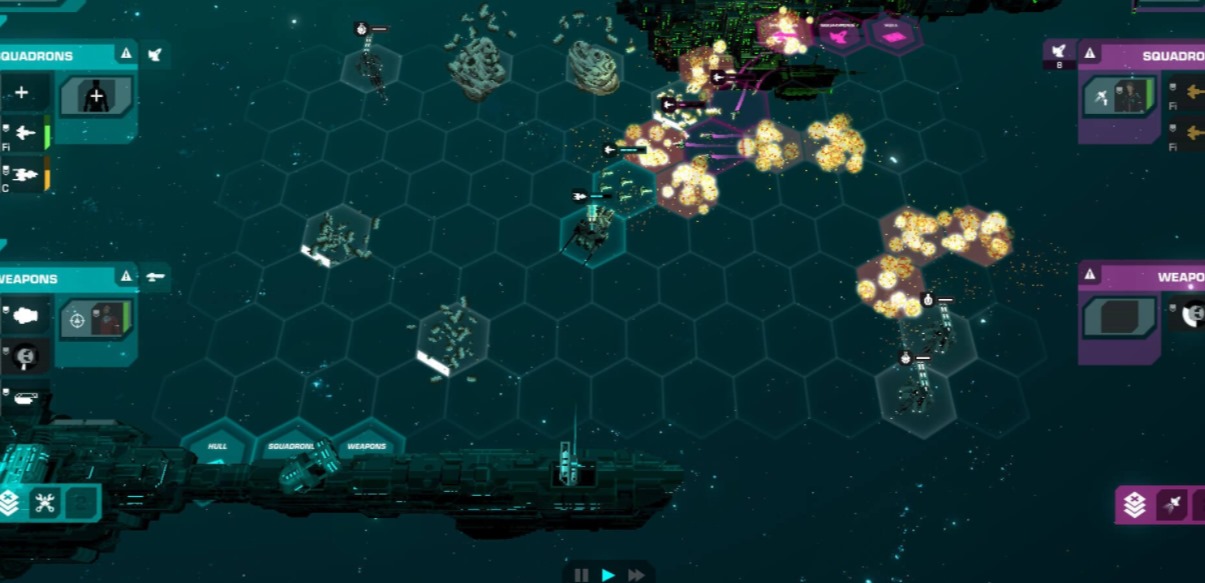
Task: Switch to fast-forward speed
Action: click(x=636, y=575)
